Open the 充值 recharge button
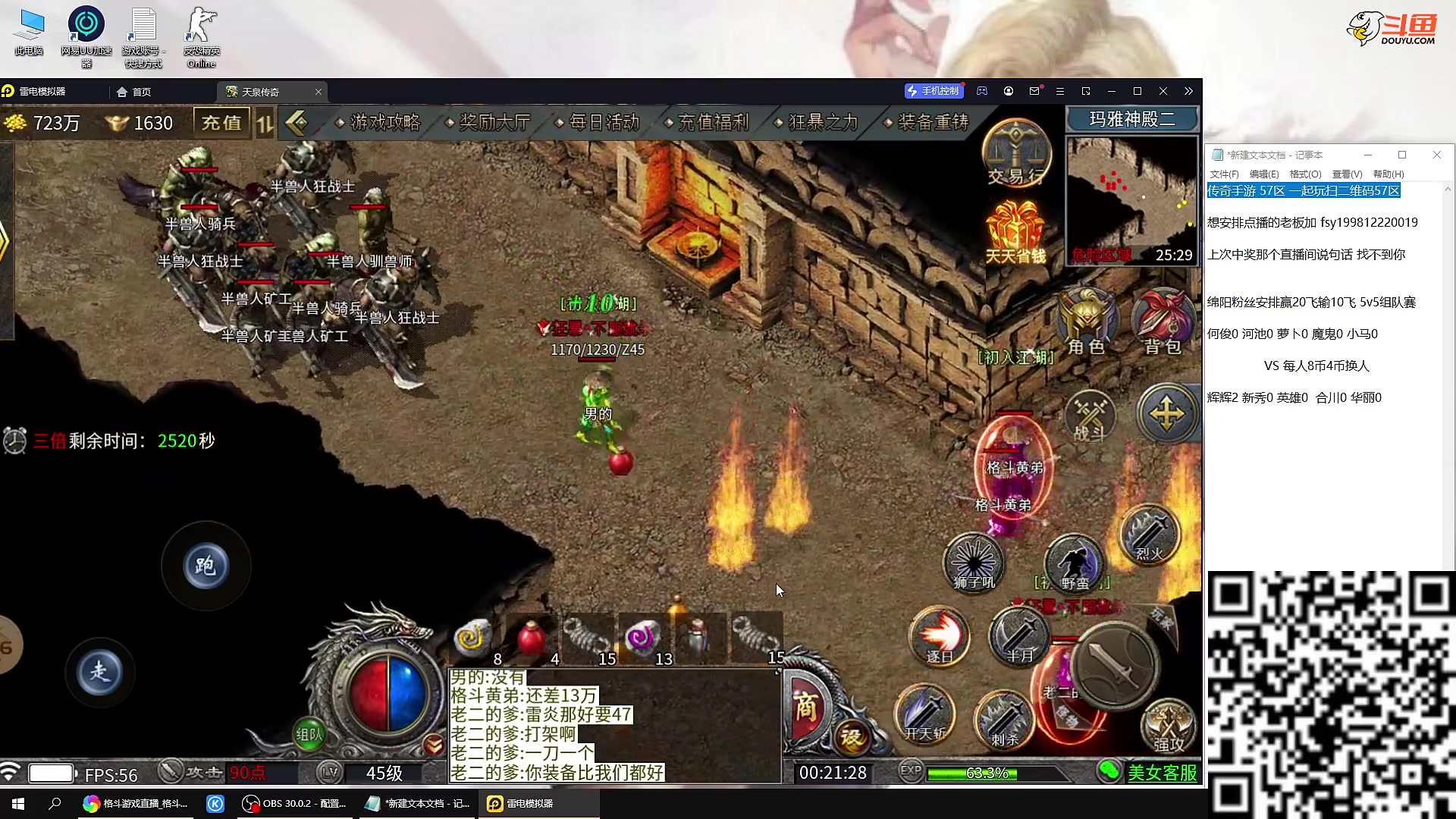The height and width of the screenshot is (819, 1456). tap(221, 123)
